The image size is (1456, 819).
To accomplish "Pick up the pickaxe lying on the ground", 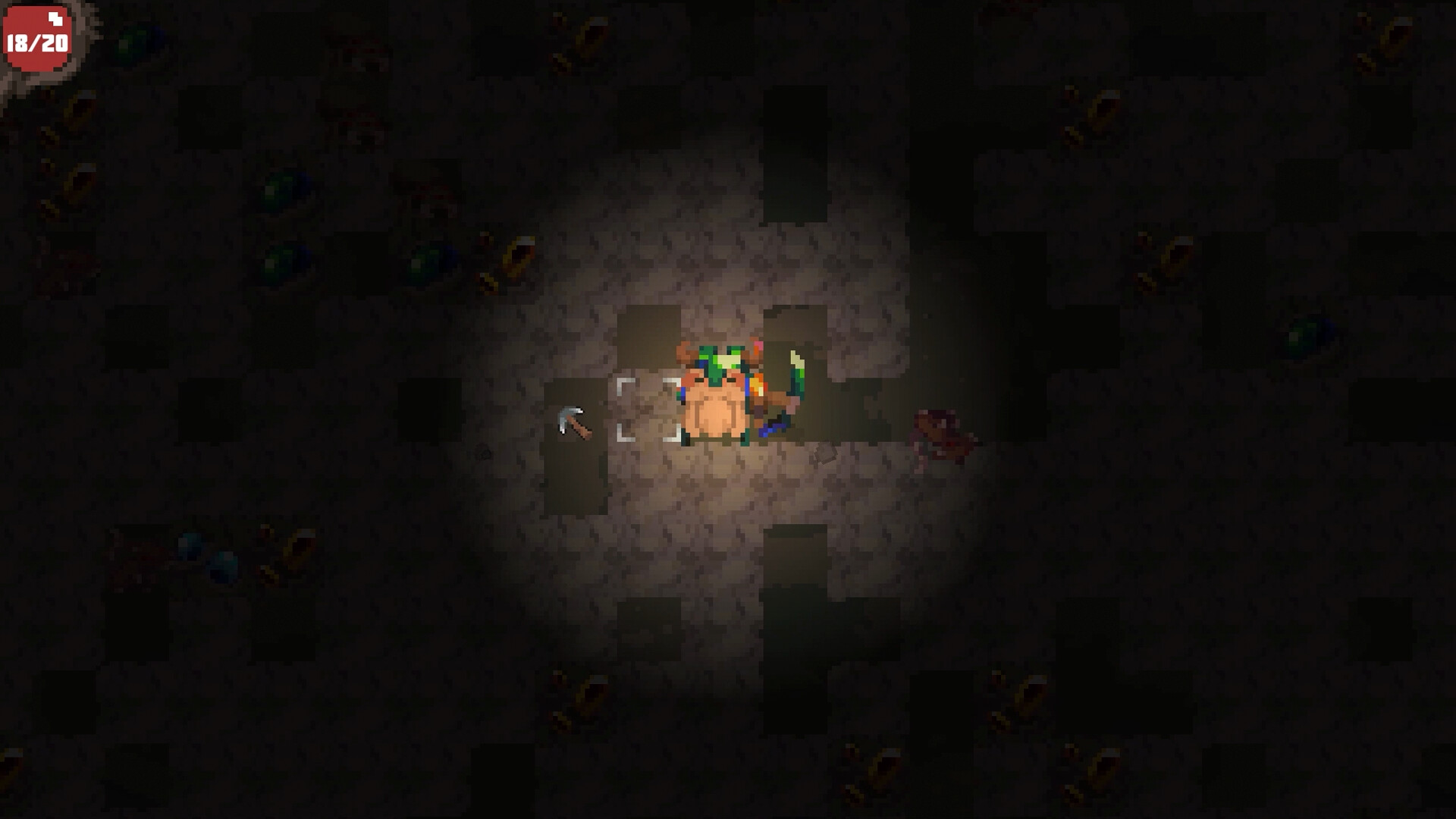I will (x=573, y=421).
